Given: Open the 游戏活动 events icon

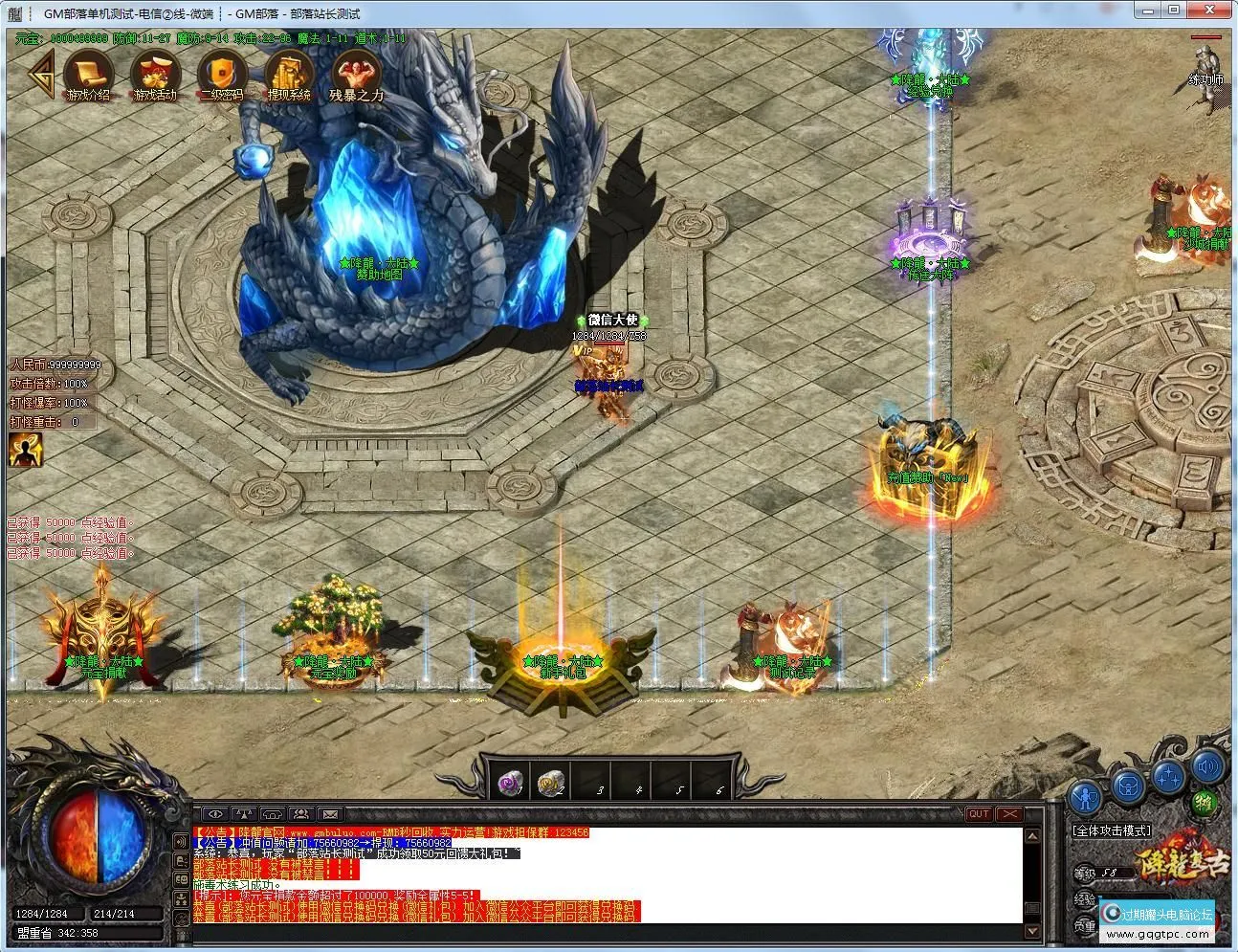Looking at the screenshot, I should (153, 72).
